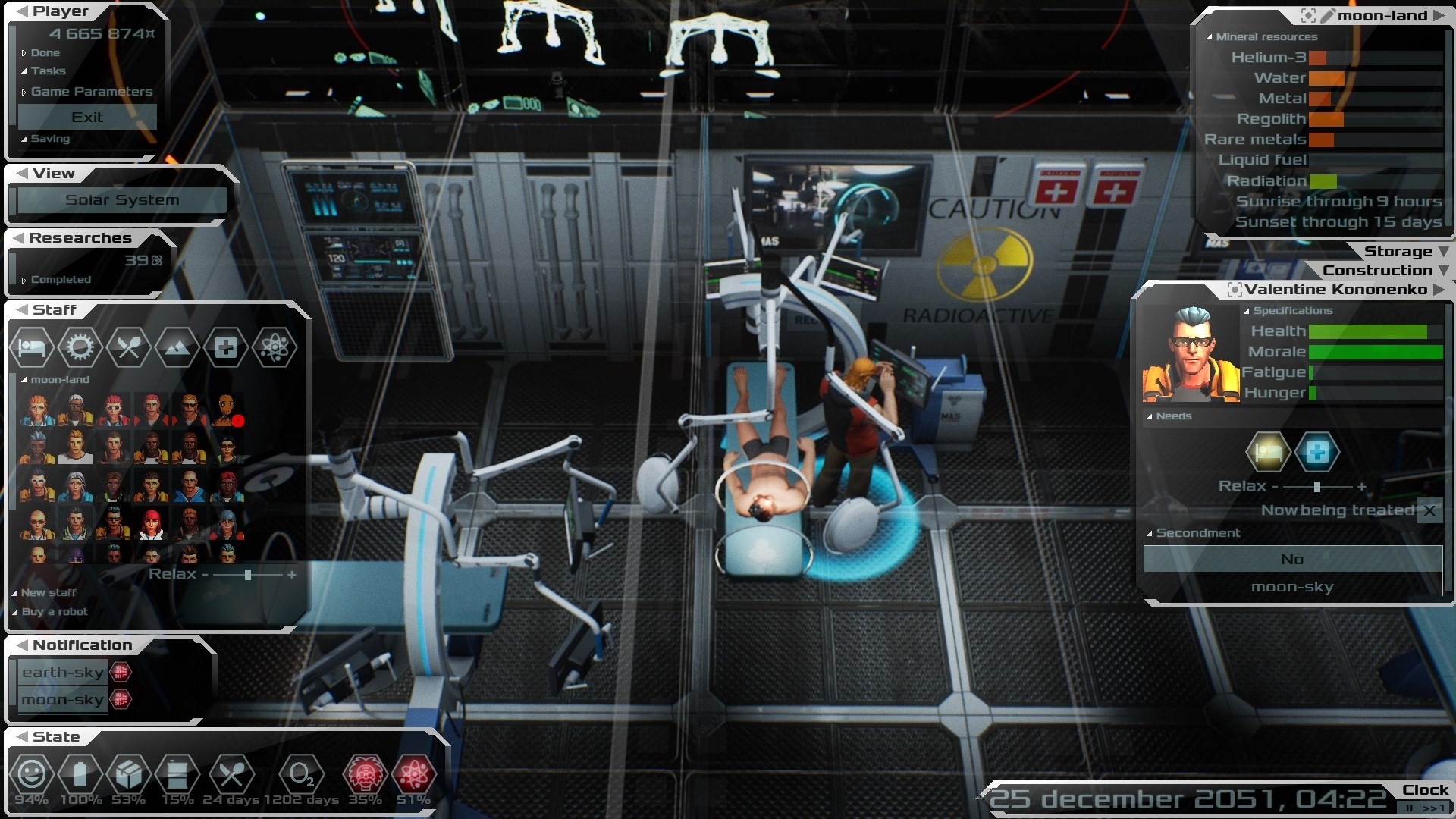Screen dimensions: 1456x819
Task: Select the medical cross staff filter
Action: pos(225,347)
